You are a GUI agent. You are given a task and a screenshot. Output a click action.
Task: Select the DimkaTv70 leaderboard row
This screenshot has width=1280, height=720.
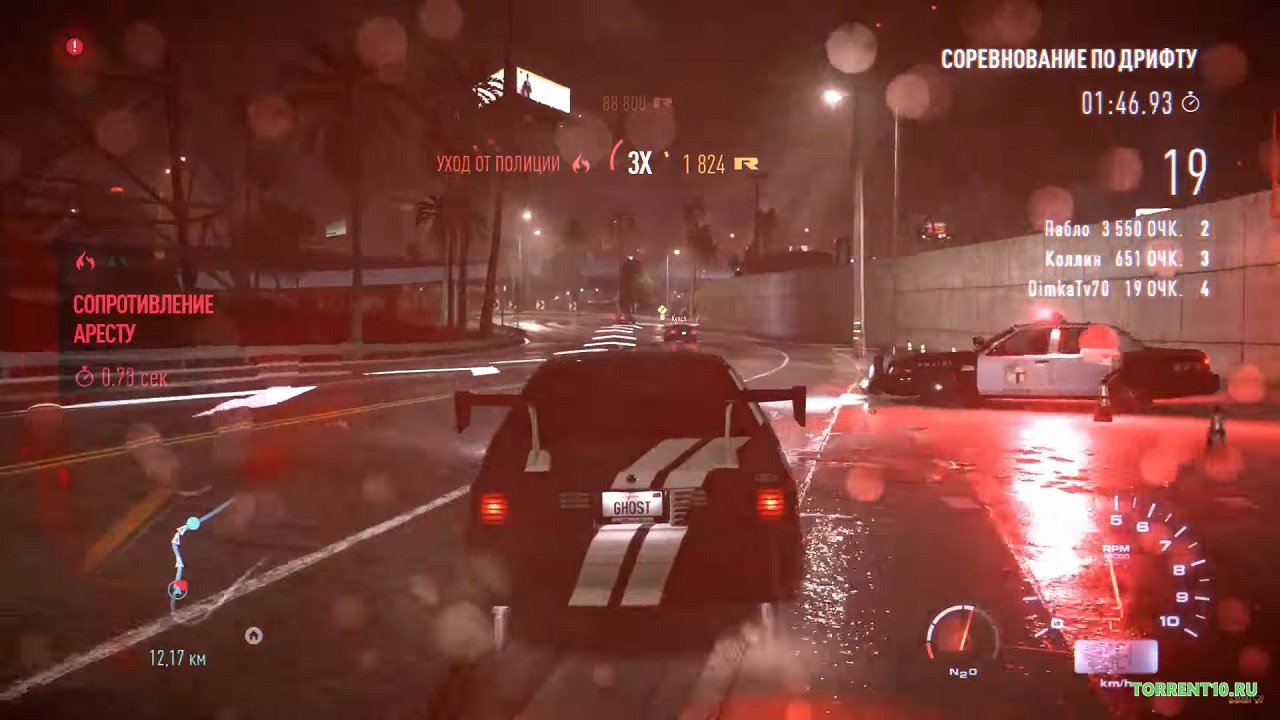(x=1119, y=289)
